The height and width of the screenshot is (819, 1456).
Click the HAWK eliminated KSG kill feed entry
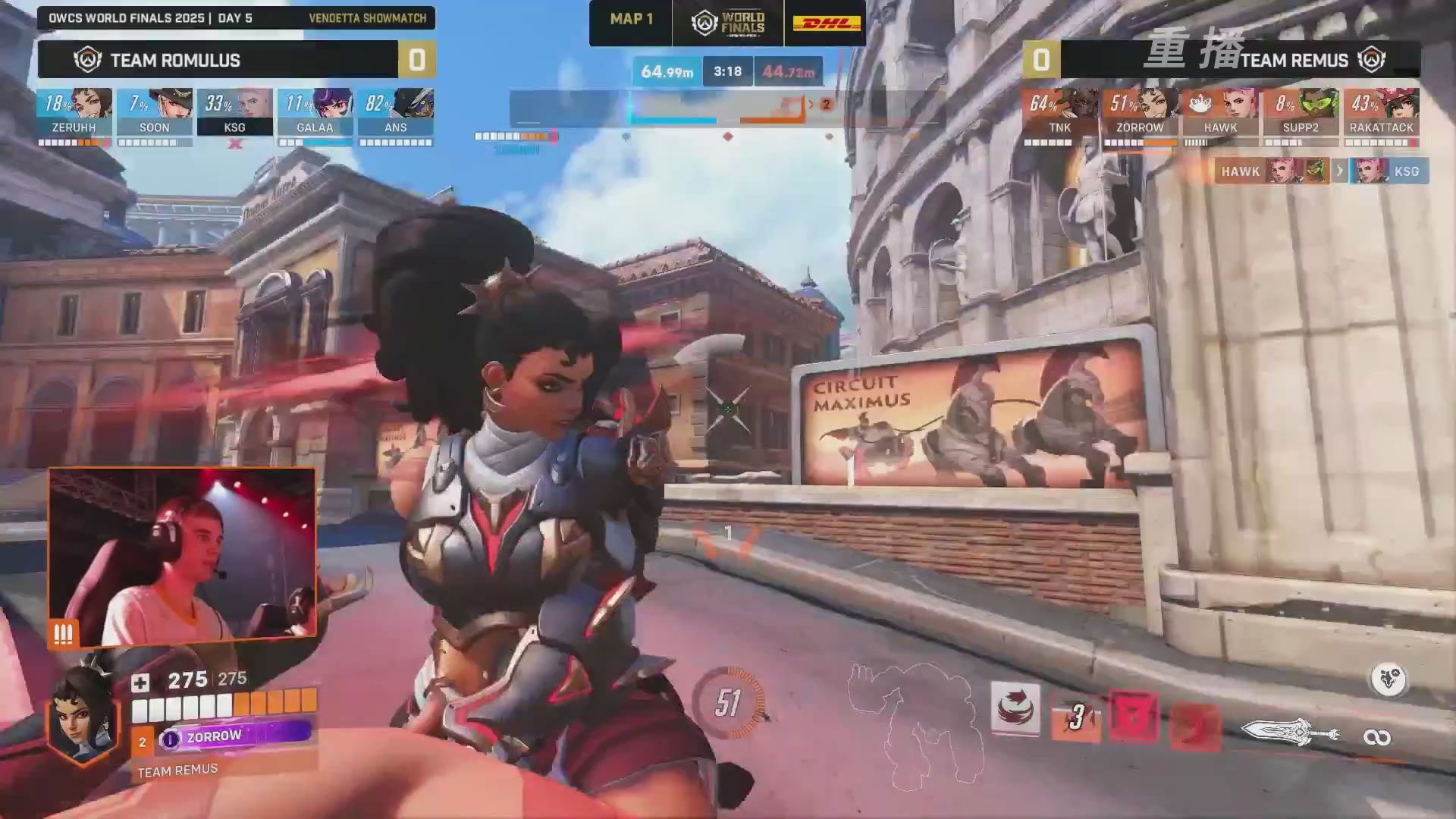point(1321,171)
